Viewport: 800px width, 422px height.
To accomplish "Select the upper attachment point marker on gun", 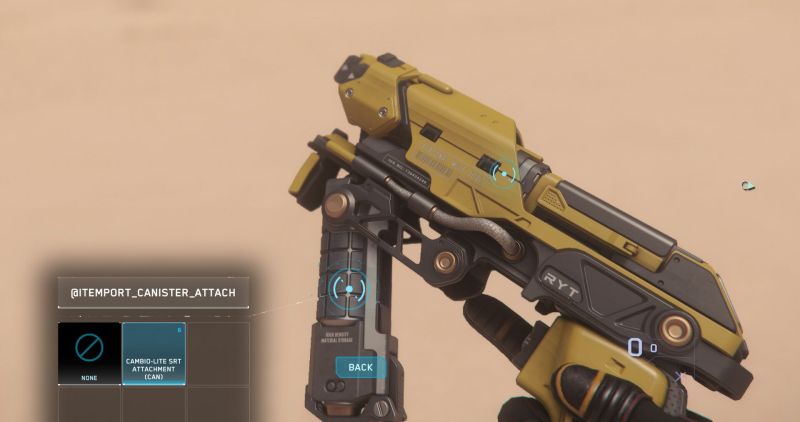I will tap(505, 173).
